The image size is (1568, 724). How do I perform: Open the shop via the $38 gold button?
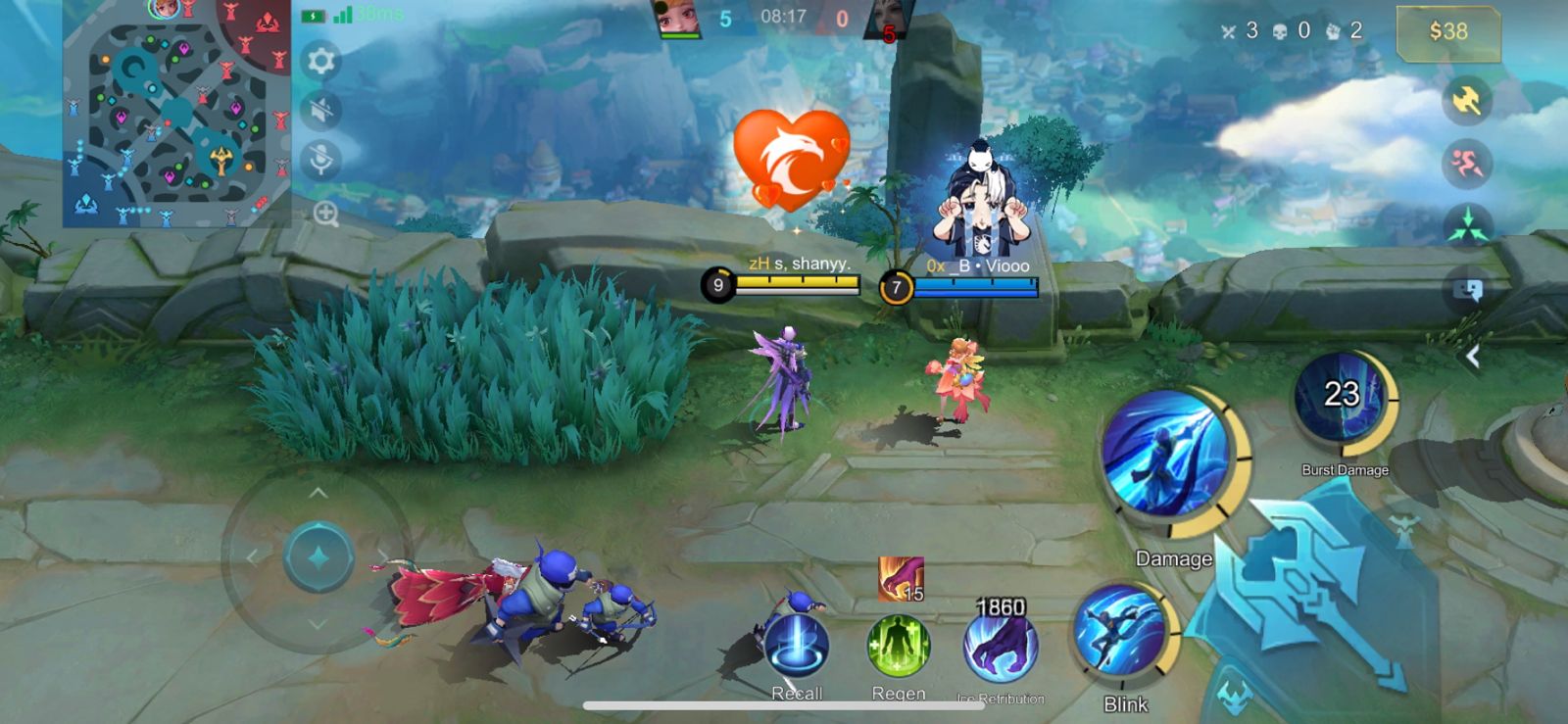click(x=1447, y=32)
